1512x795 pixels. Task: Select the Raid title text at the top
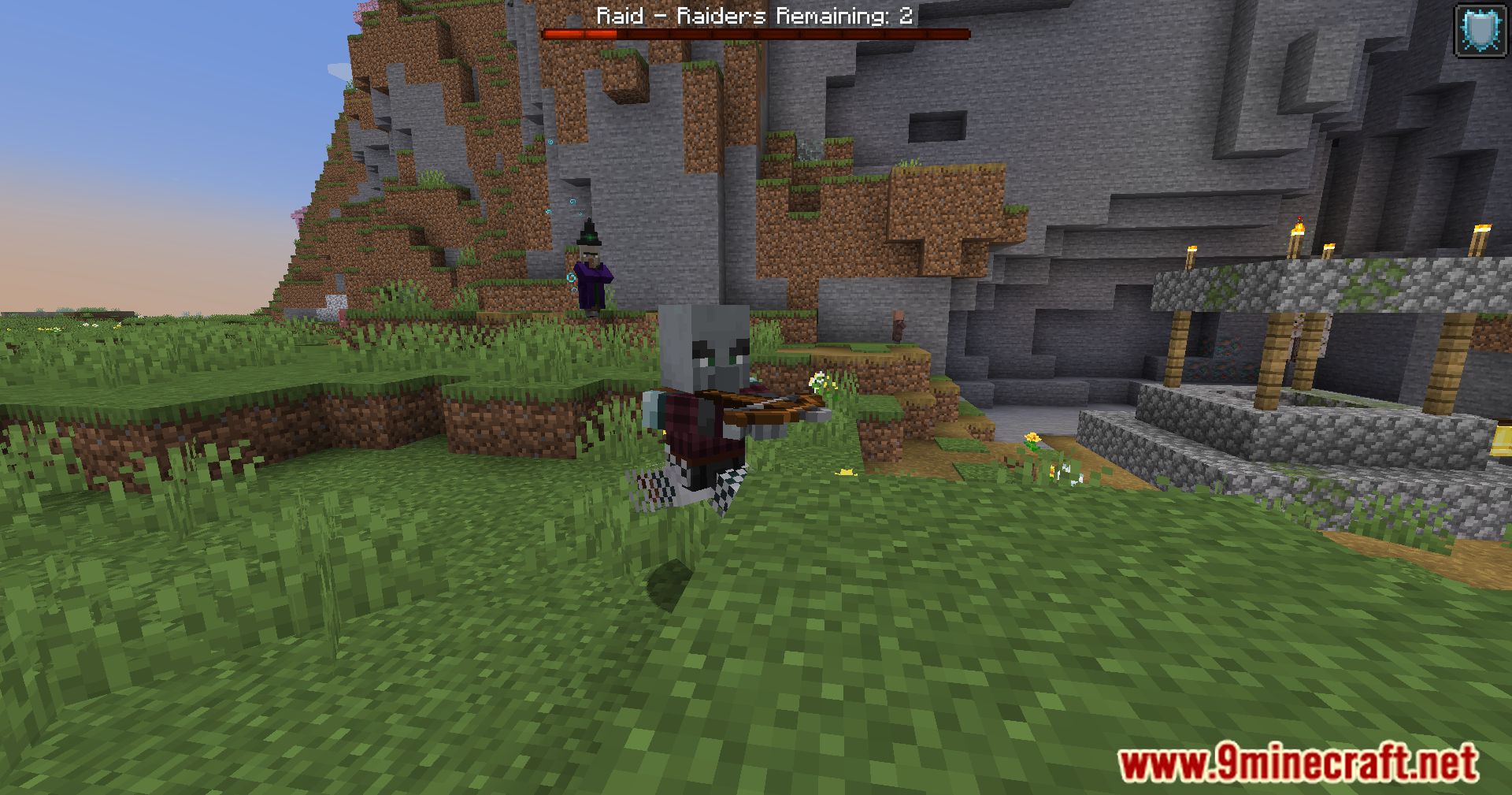pos(618,17)
